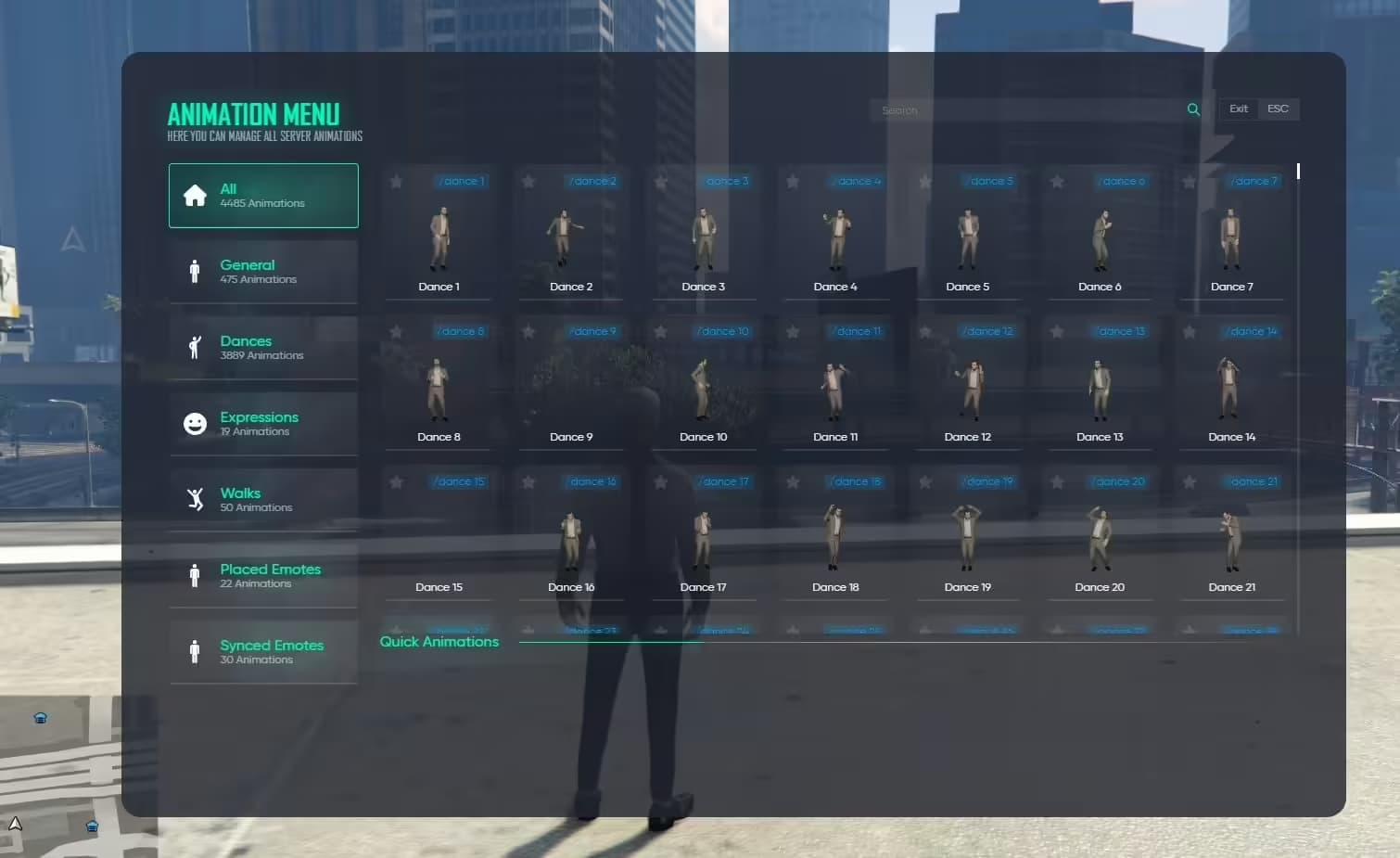This screenshot has width=1400, height=858.
Task: Favorite Dance 1 using its star
Action: pos(397,182)
